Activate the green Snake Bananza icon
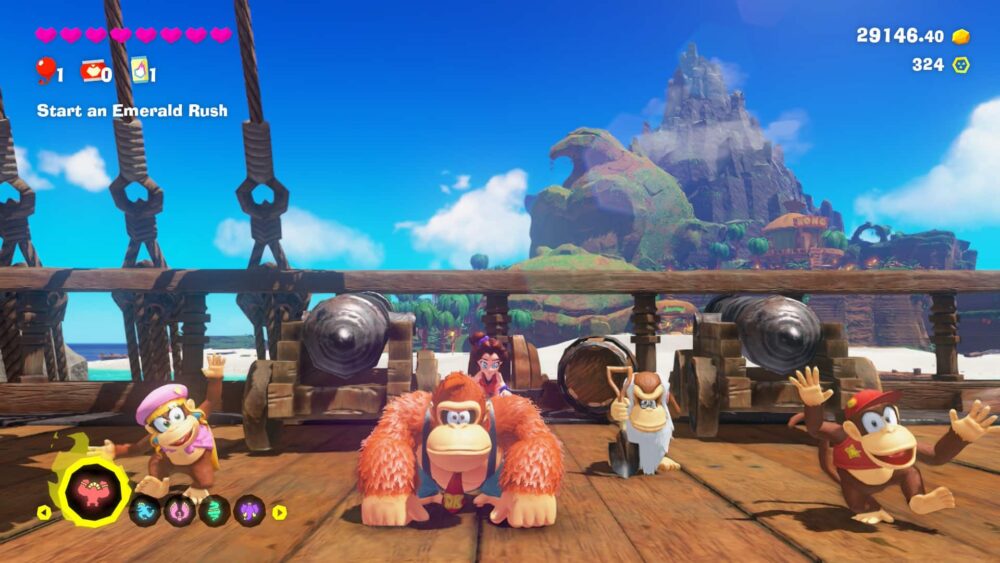 pyautogui.click(x=214, y=511)
